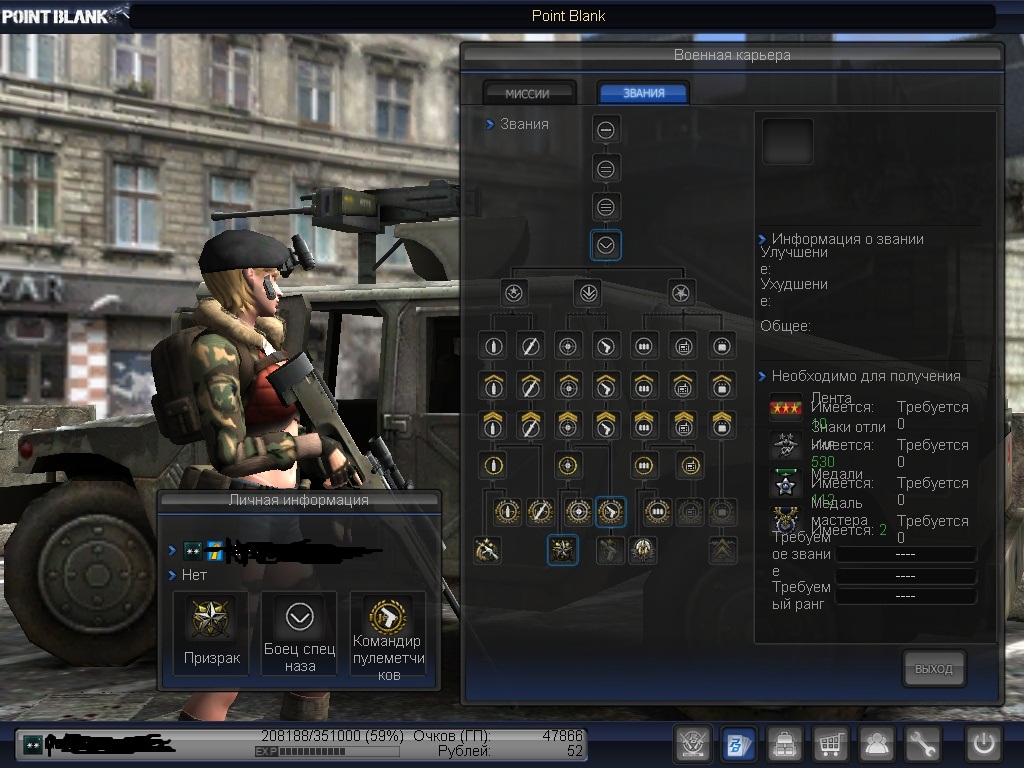Pick the three-bar rank node
The image size is (1024, 768).
(606, 207)
